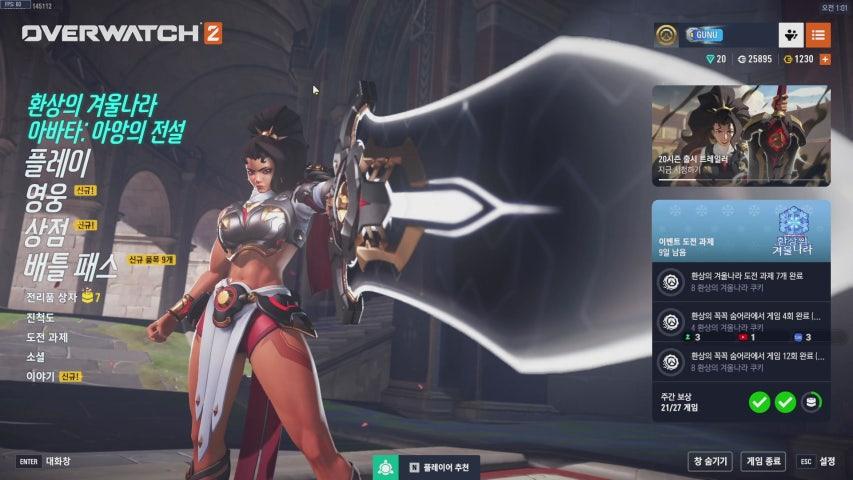Add coins with the orange plus button
This screenshot has height=480, width=853.
point(825,59)
